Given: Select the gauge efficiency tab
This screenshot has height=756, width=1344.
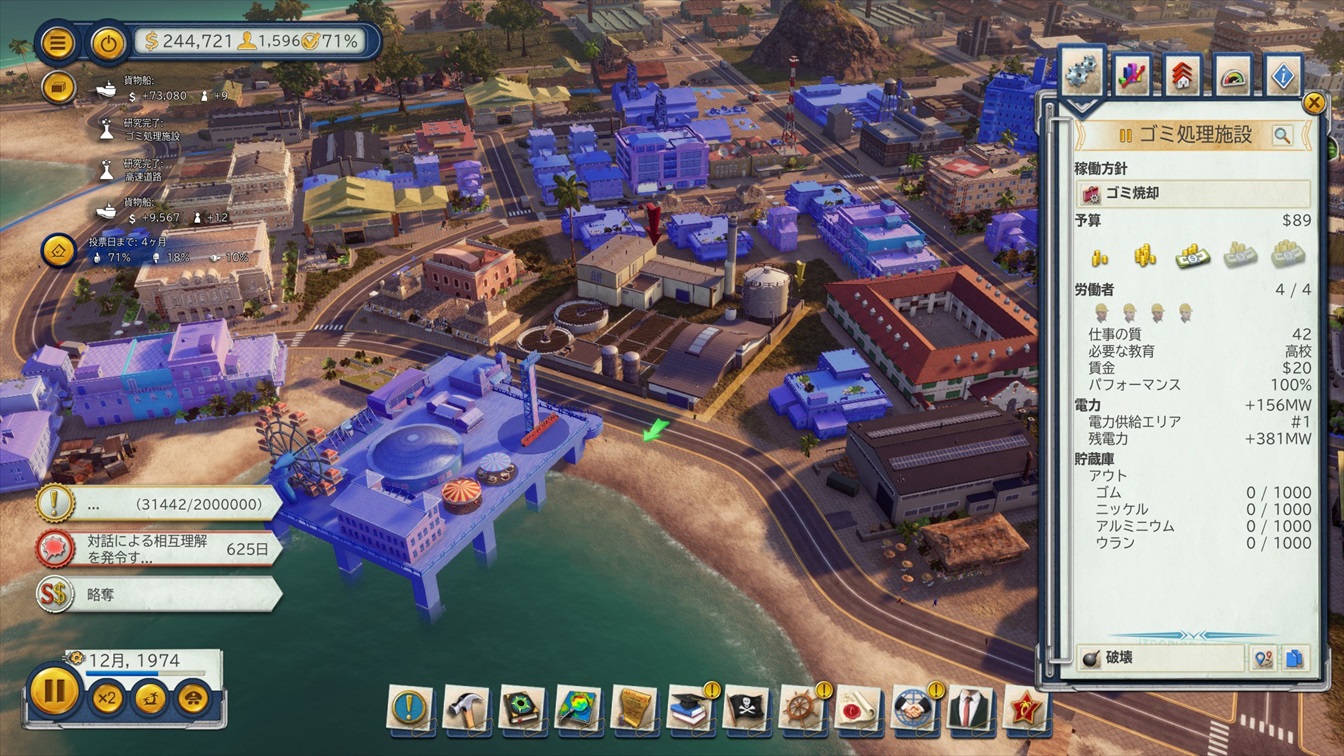Looking at the screenshot, I should [x=1233, y=75].
